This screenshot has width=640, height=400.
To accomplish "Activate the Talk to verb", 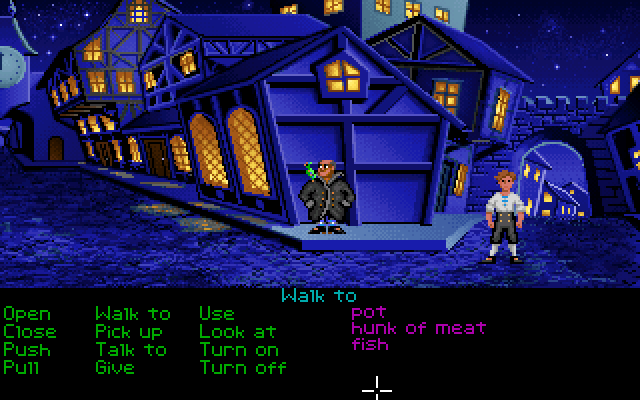I will coord(131,349).
